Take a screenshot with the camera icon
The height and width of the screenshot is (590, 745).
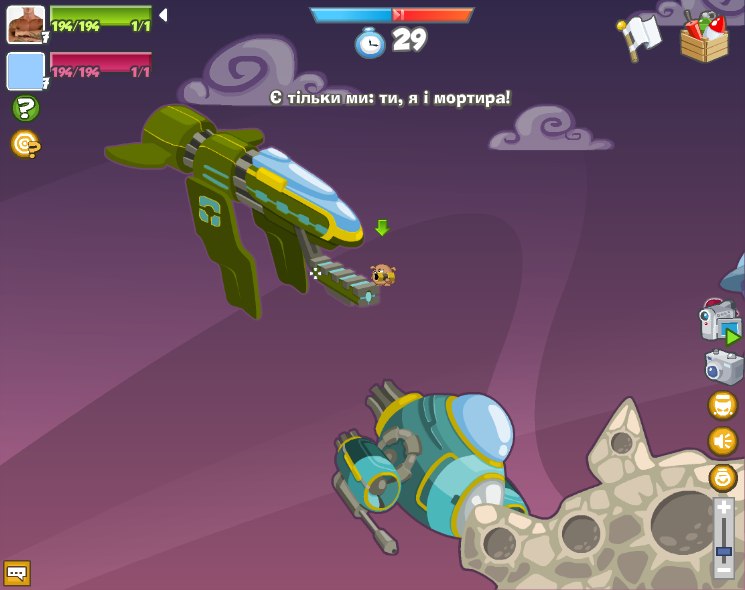(x=723, y=366)
